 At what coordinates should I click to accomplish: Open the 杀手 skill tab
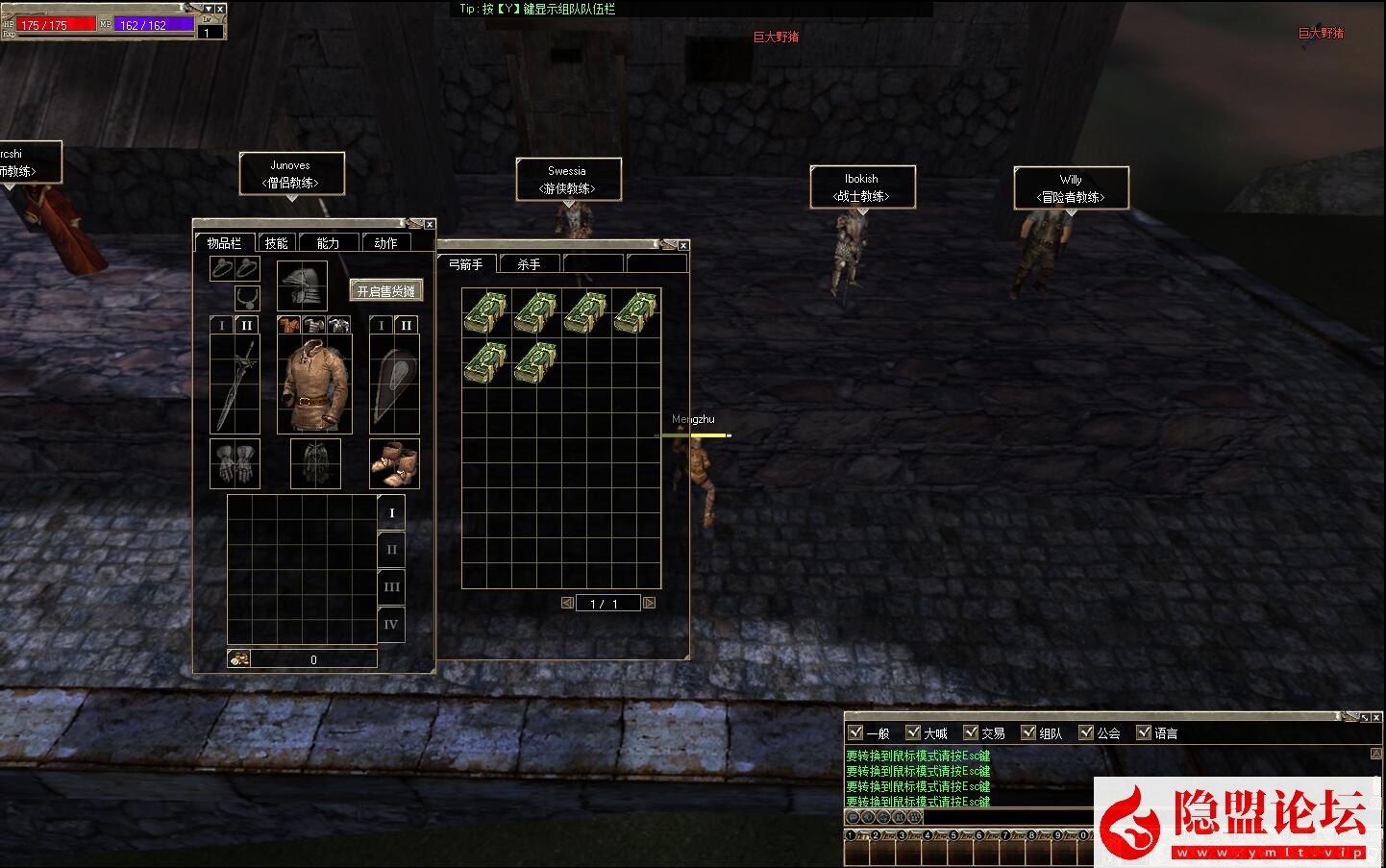[x=529, y=264]
